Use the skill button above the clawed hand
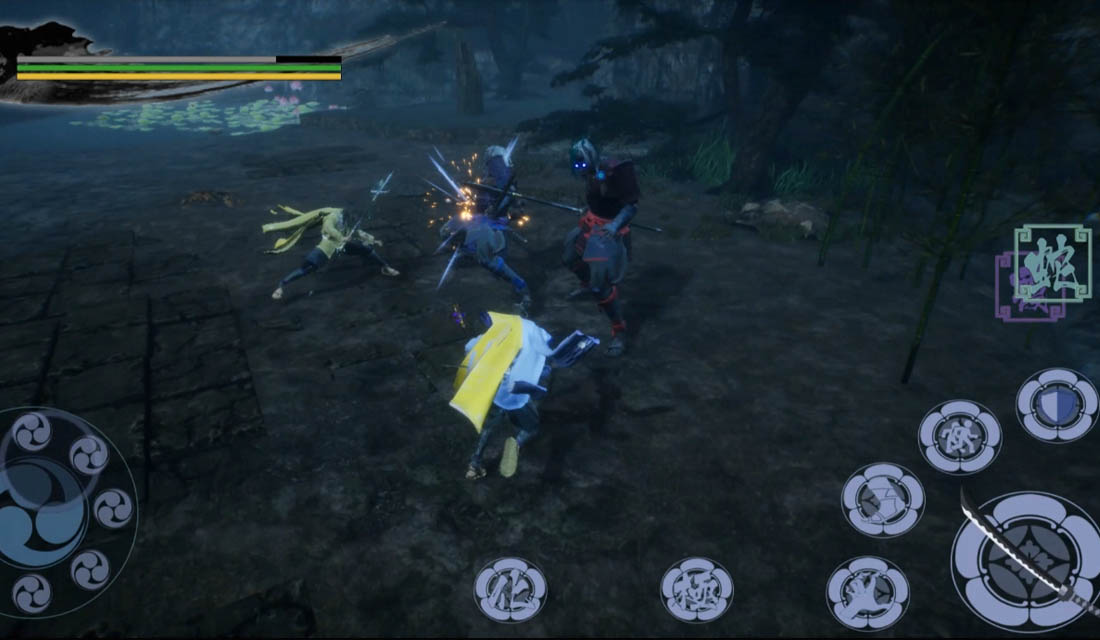The height and width of the screenshot is (640, 1100). (882, 499)
